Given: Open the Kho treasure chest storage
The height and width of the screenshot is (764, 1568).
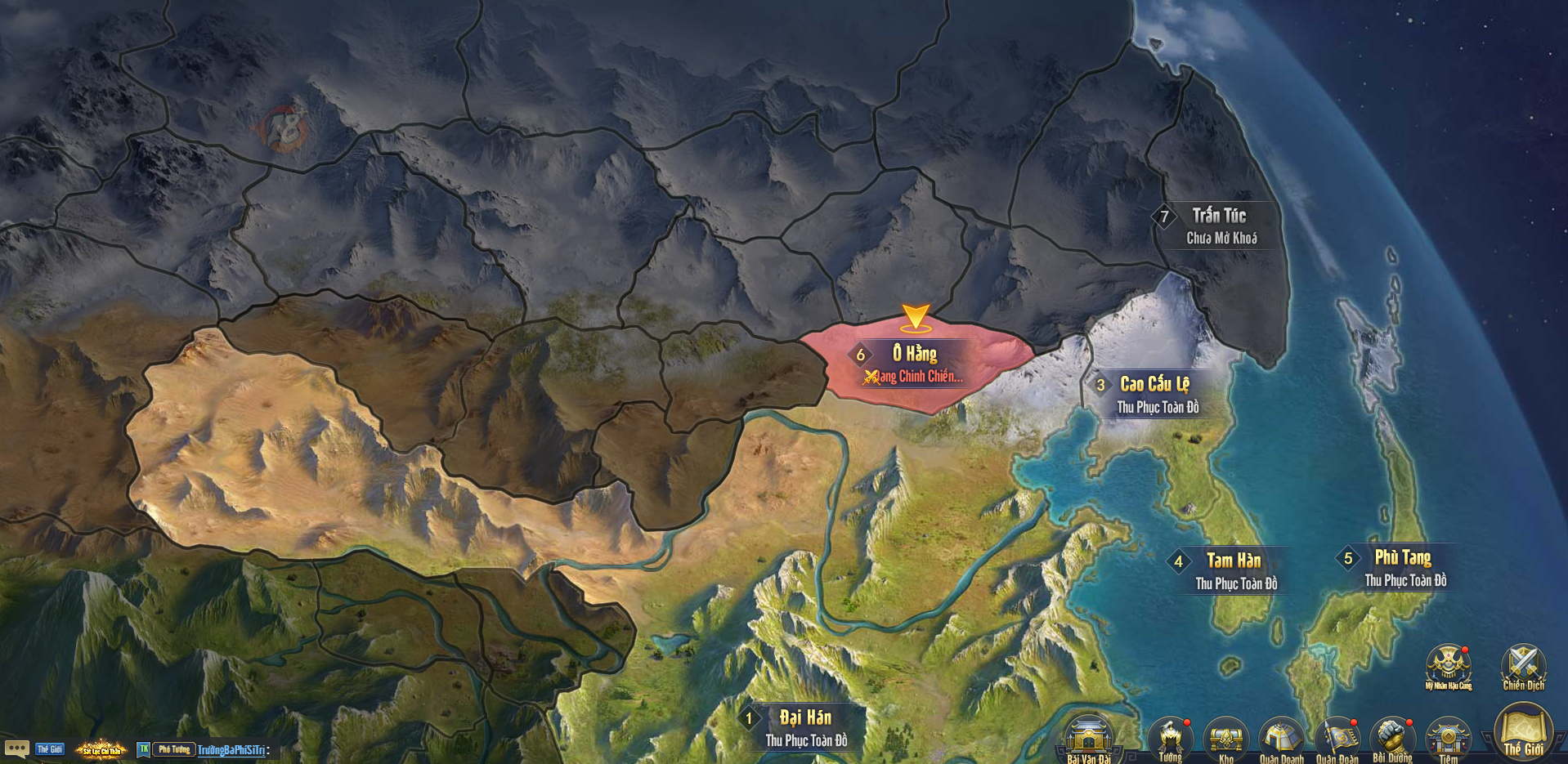Looking at the screenshot, I should pyautogui.click(x=1225, y=738).
